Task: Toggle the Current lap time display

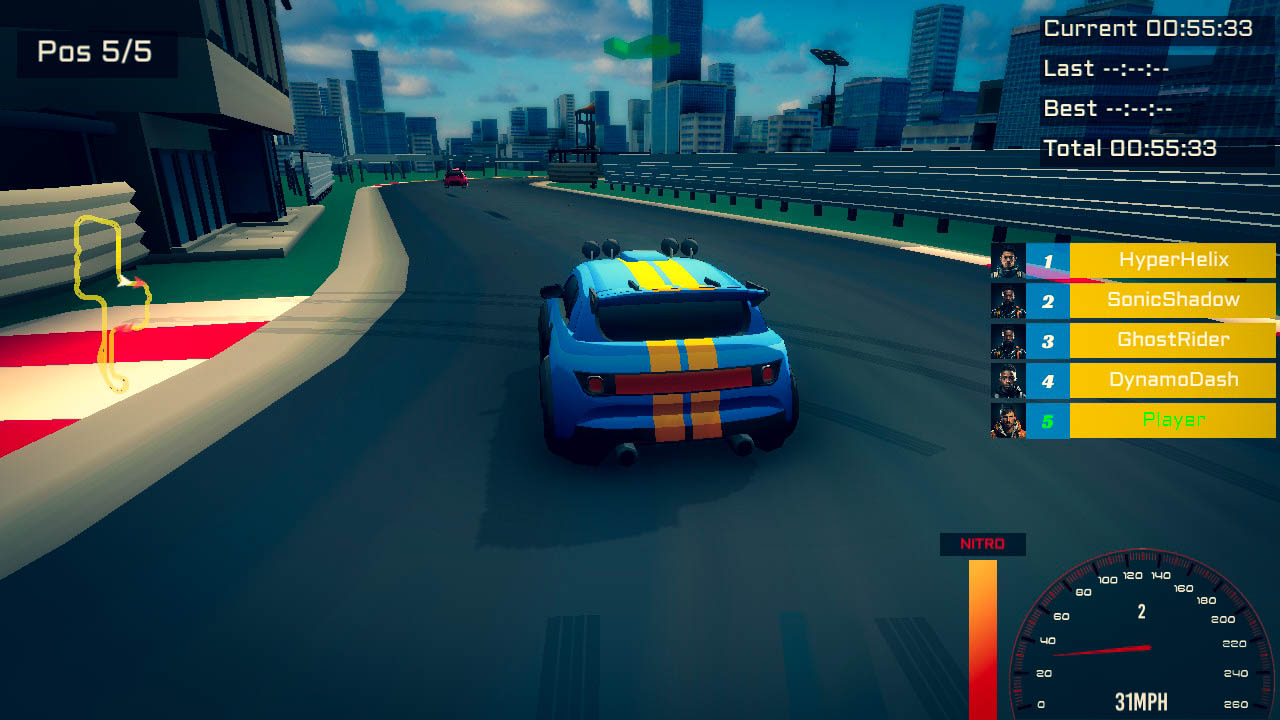Action: coord(1148,29)
